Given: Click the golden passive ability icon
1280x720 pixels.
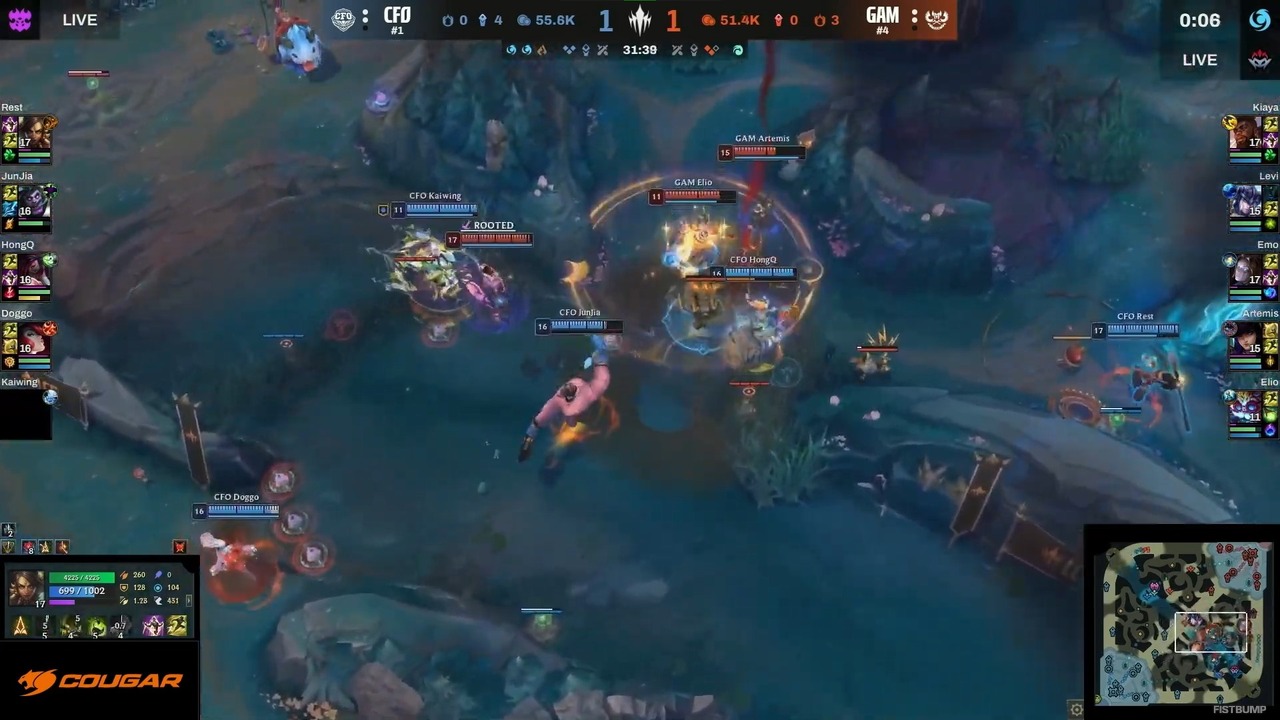Looking at the screenshot, I should pyautogui.click(x=20, y=626).
